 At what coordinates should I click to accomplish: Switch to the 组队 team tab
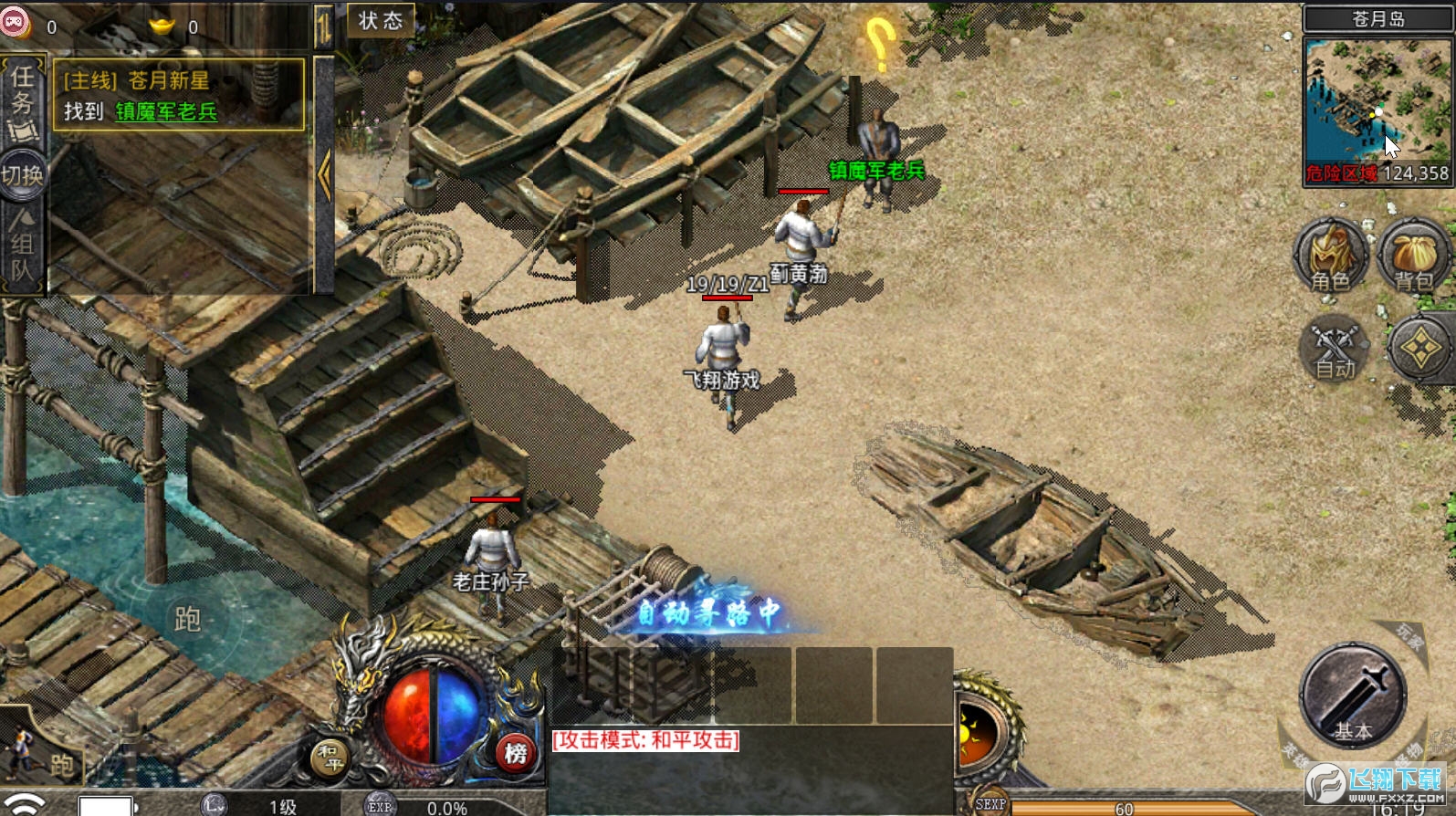click(22, 246)
